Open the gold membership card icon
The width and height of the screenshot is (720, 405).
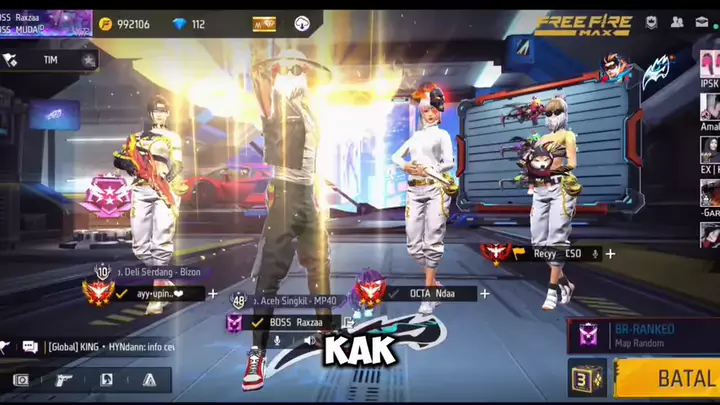click(264, 23)
